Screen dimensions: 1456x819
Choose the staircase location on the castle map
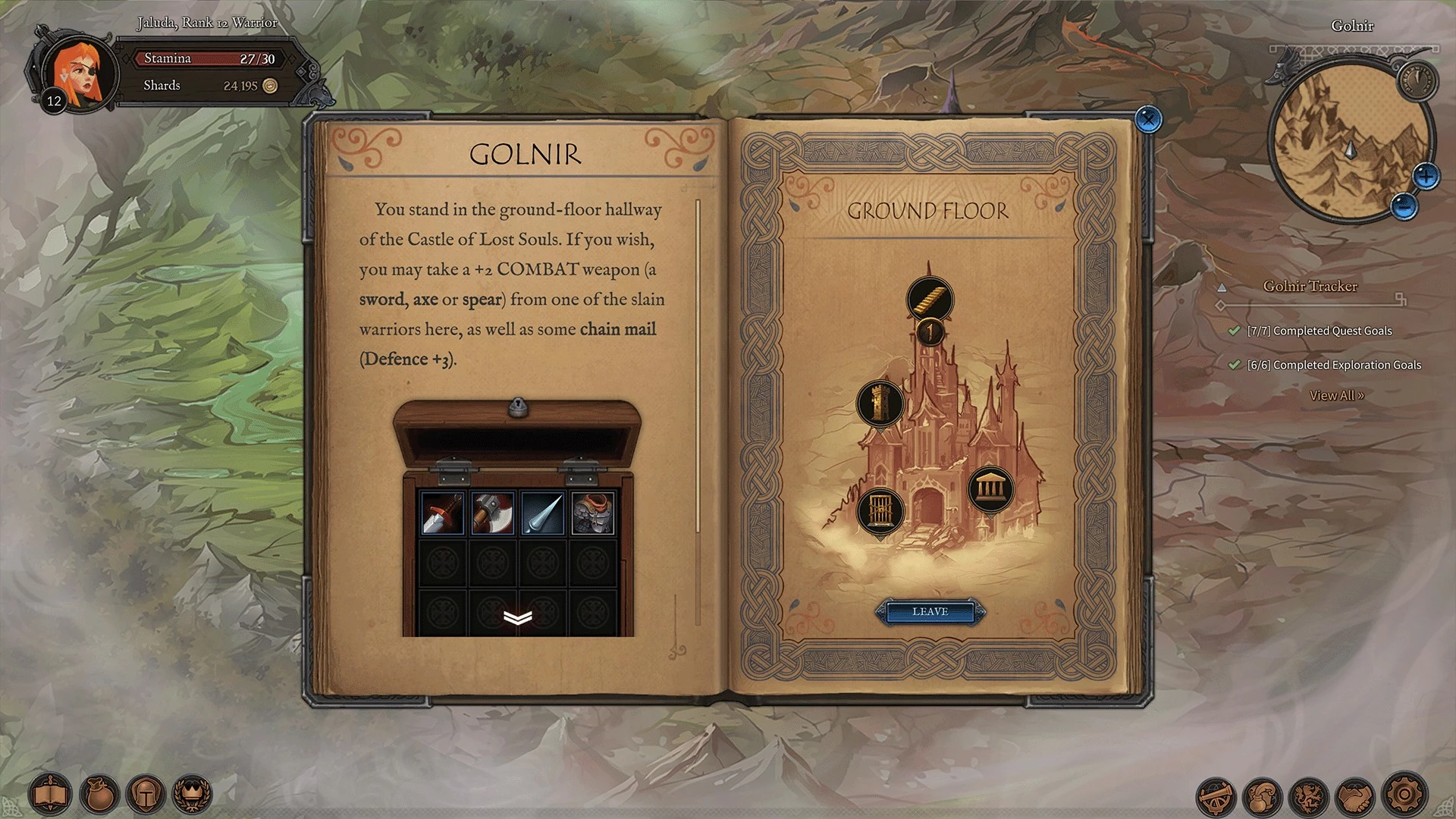coord(930,298)
